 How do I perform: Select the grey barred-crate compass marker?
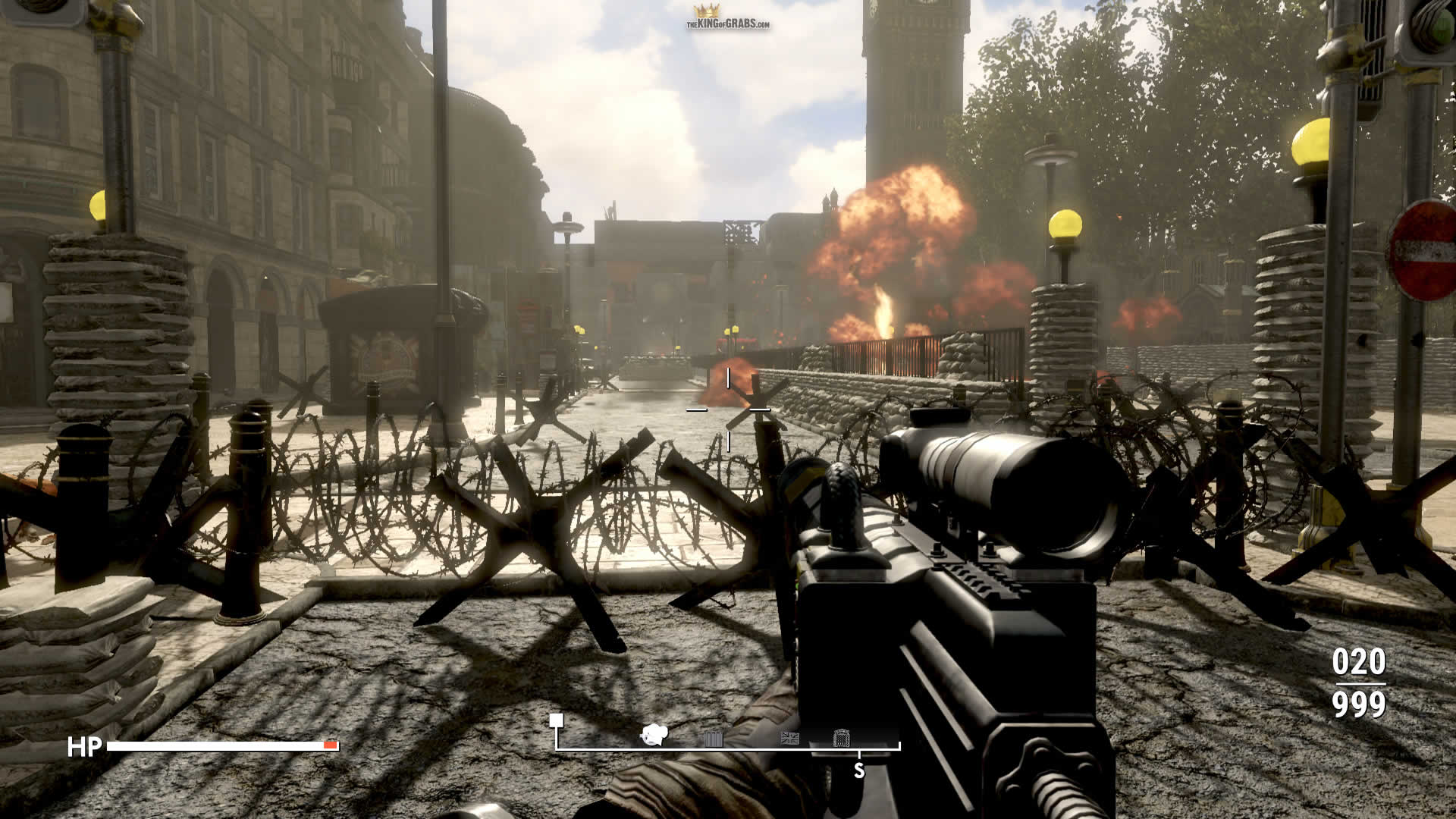tap(713, 739)
